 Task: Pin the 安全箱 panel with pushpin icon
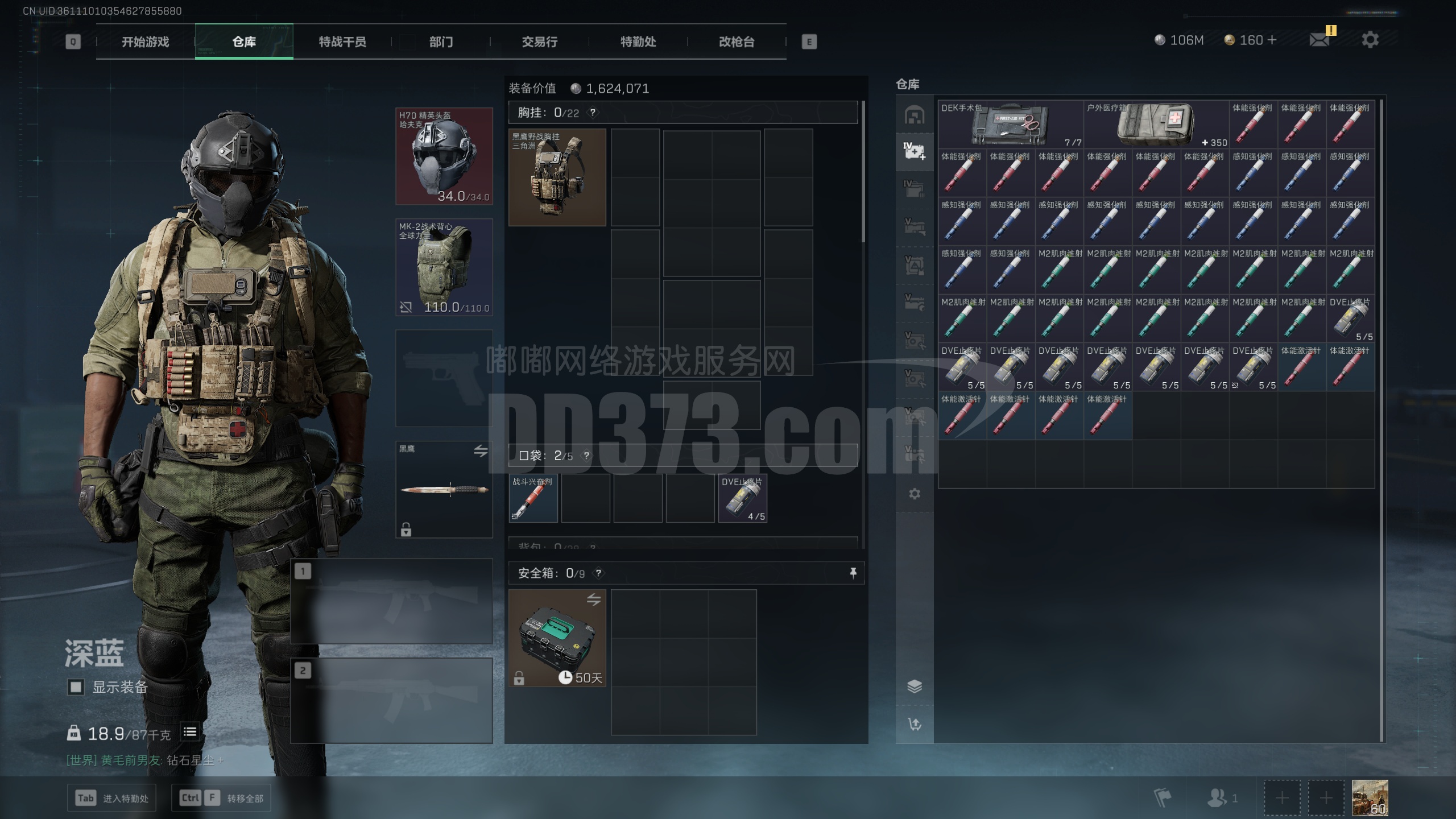[x=853, y=573]
